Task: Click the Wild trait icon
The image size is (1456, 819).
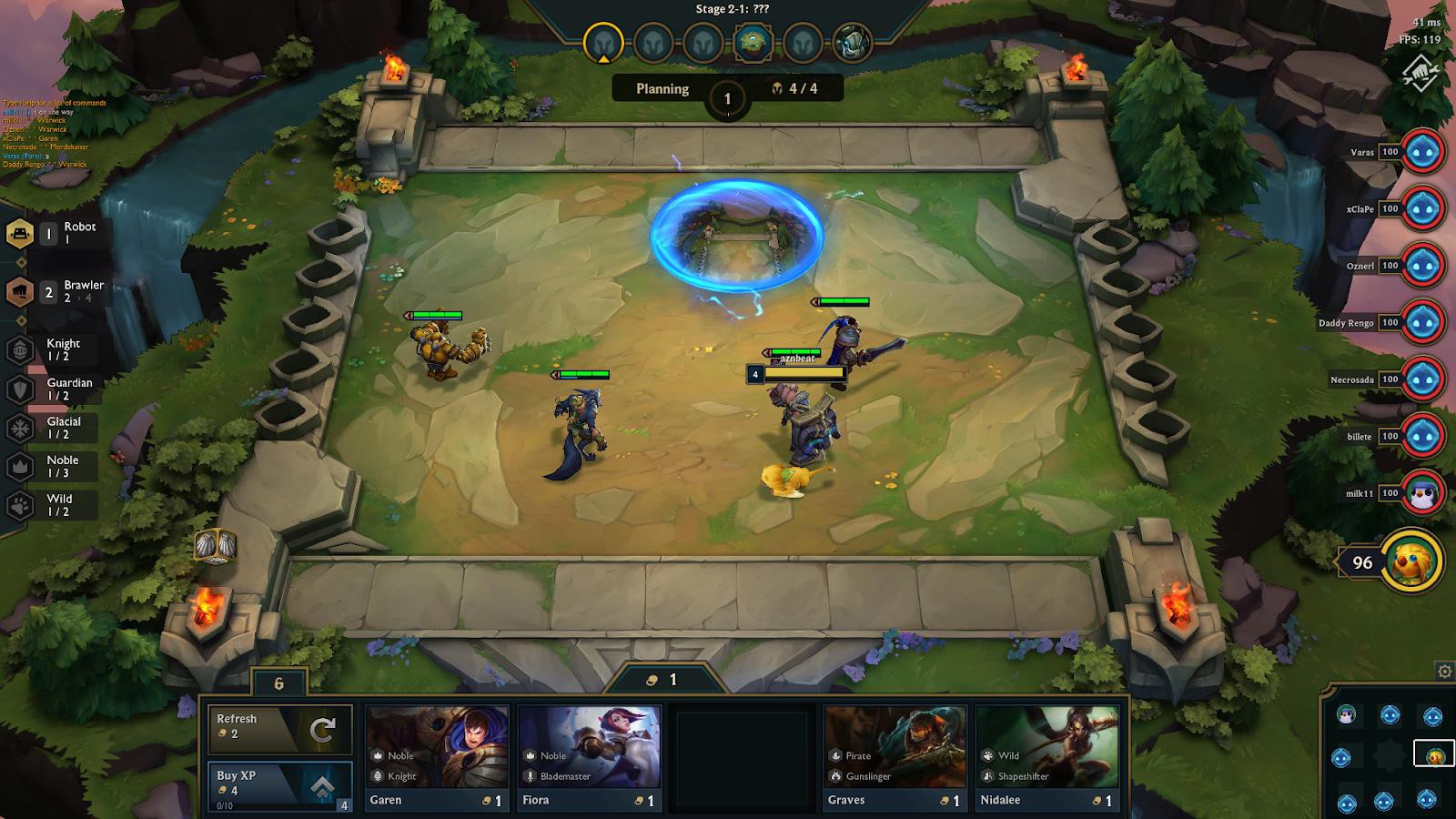Action: tap(20, 503)
